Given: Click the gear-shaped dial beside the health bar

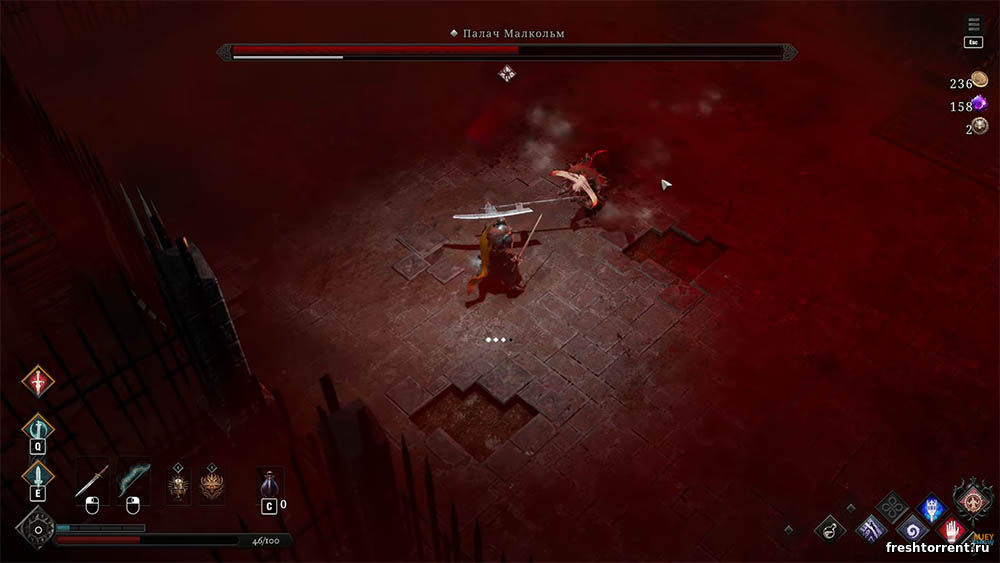Looking at the screenshot, I should pos(37,528).
